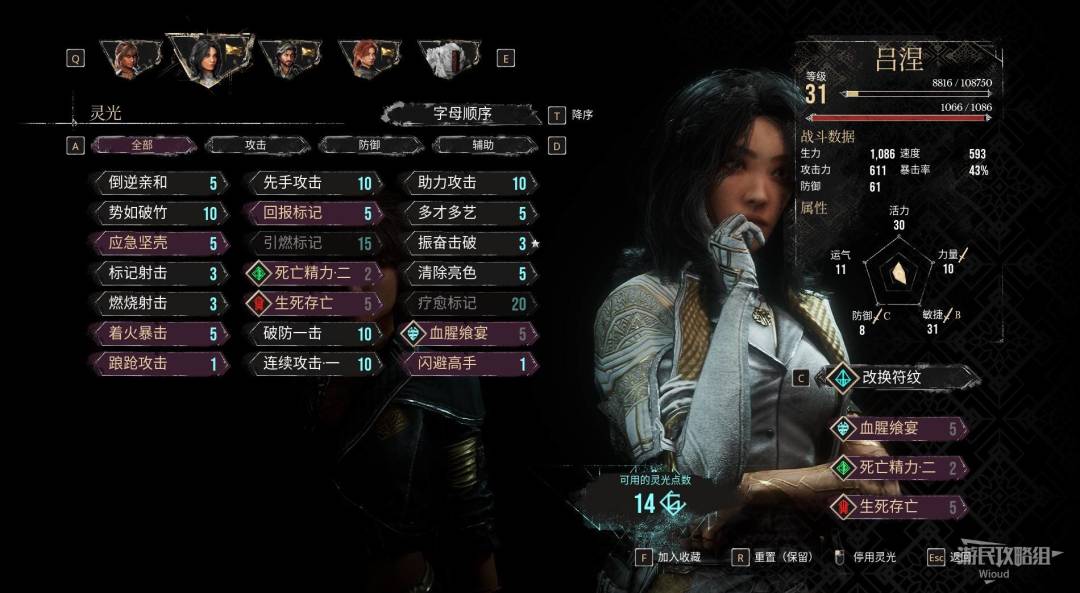Viewport: 1080px width, 593px height.
Task: Open the 辅助 category tab
Action: (x=483, y=145)
